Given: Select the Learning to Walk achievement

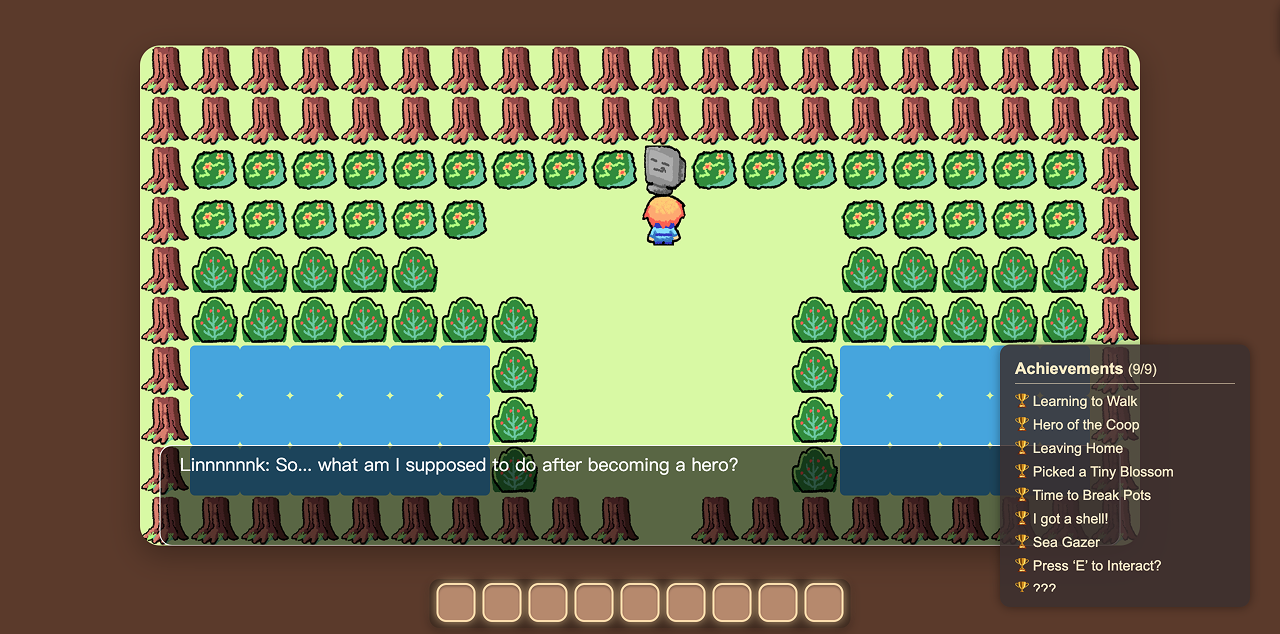Looking at the screenshot, I should tap(1085, 401).
